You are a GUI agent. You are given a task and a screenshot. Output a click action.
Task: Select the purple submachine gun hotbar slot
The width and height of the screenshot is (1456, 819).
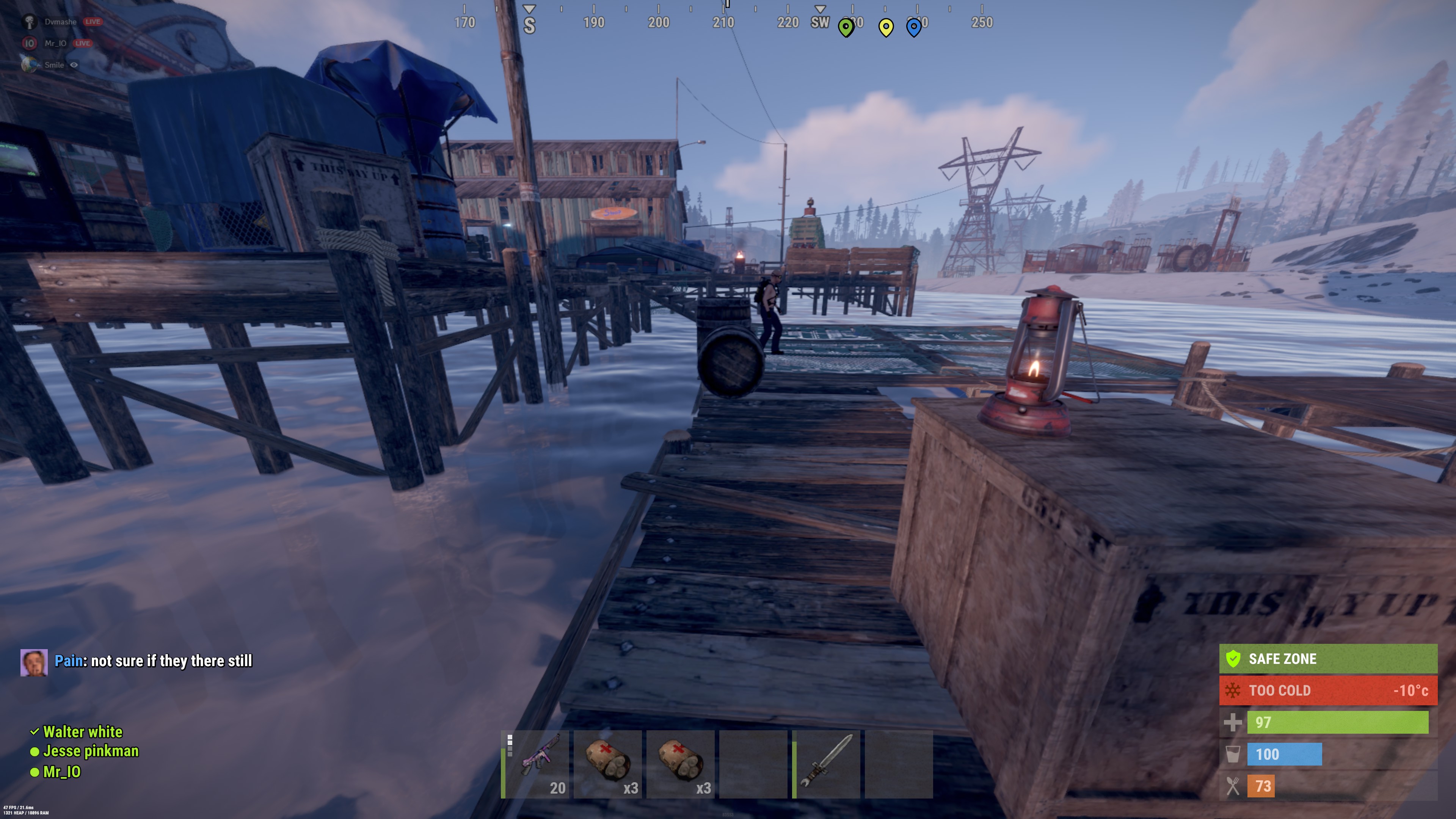[535, 764]
